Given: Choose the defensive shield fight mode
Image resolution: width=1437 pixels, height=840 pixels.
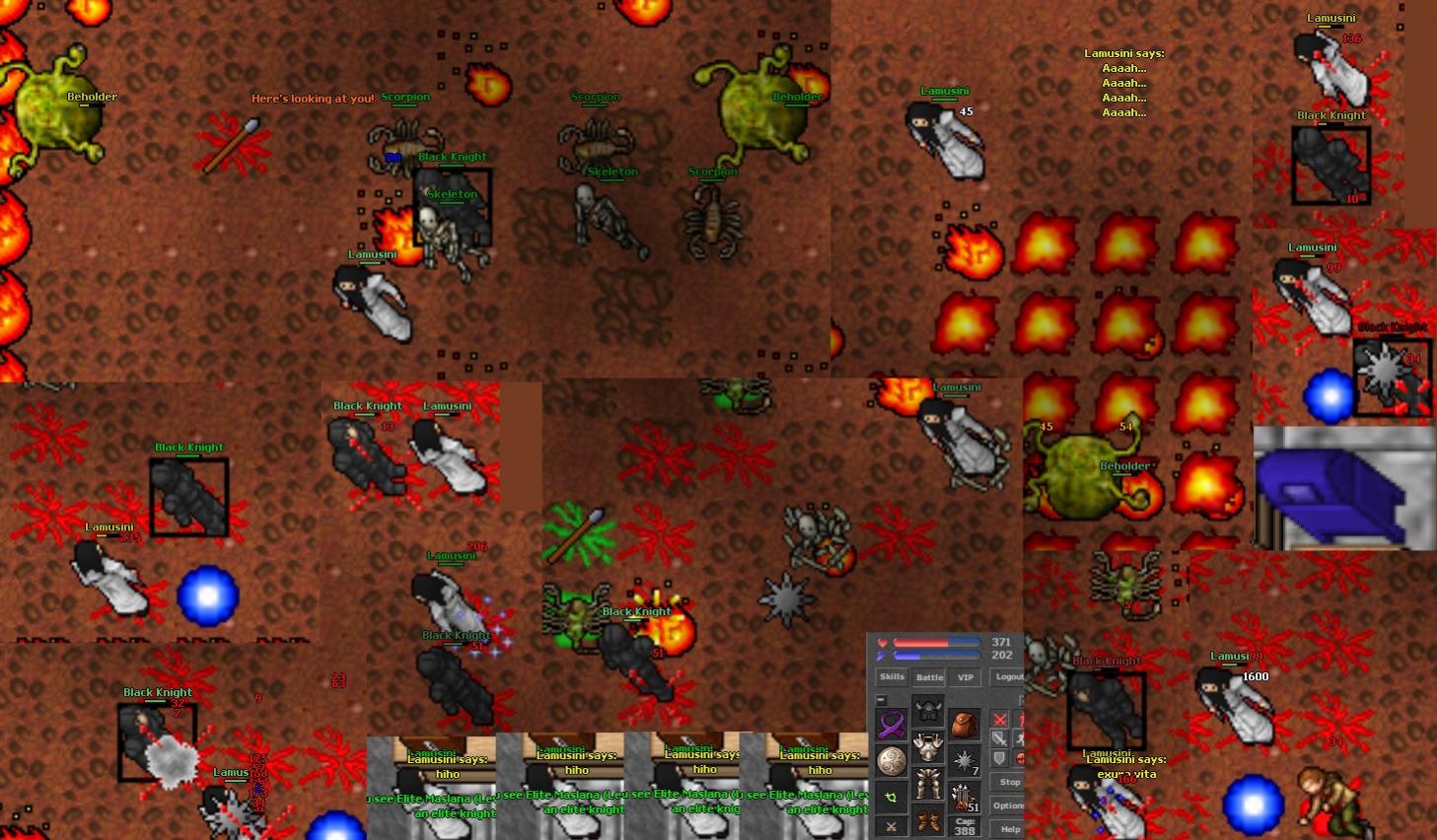Looking at the screenshot, I should click(1000, 758).
